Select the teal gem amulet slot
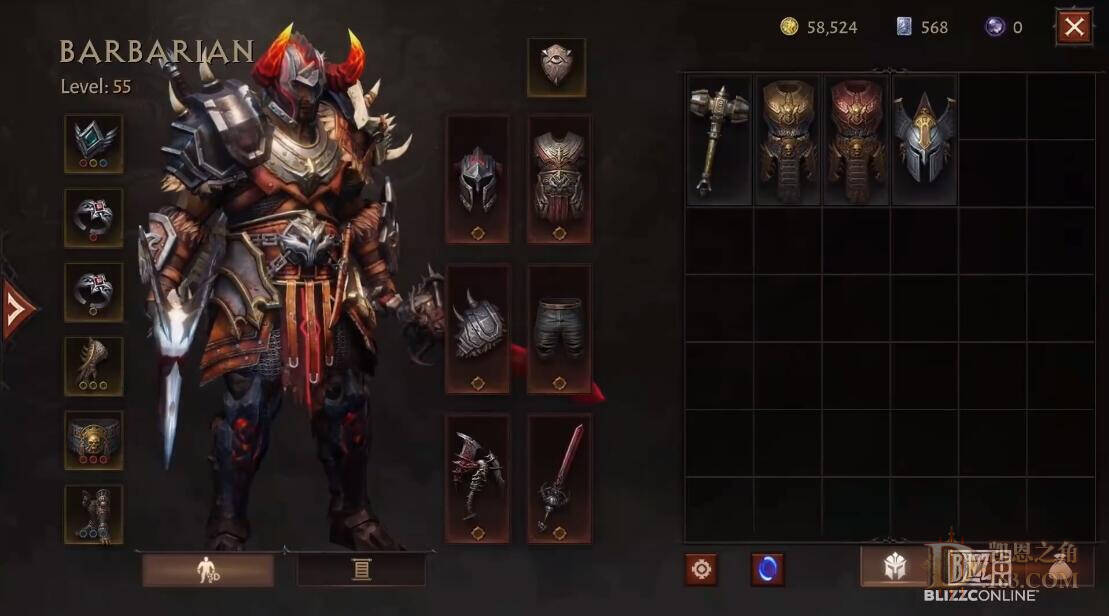Screen dimensions: 1109x616 pos(94,143)
